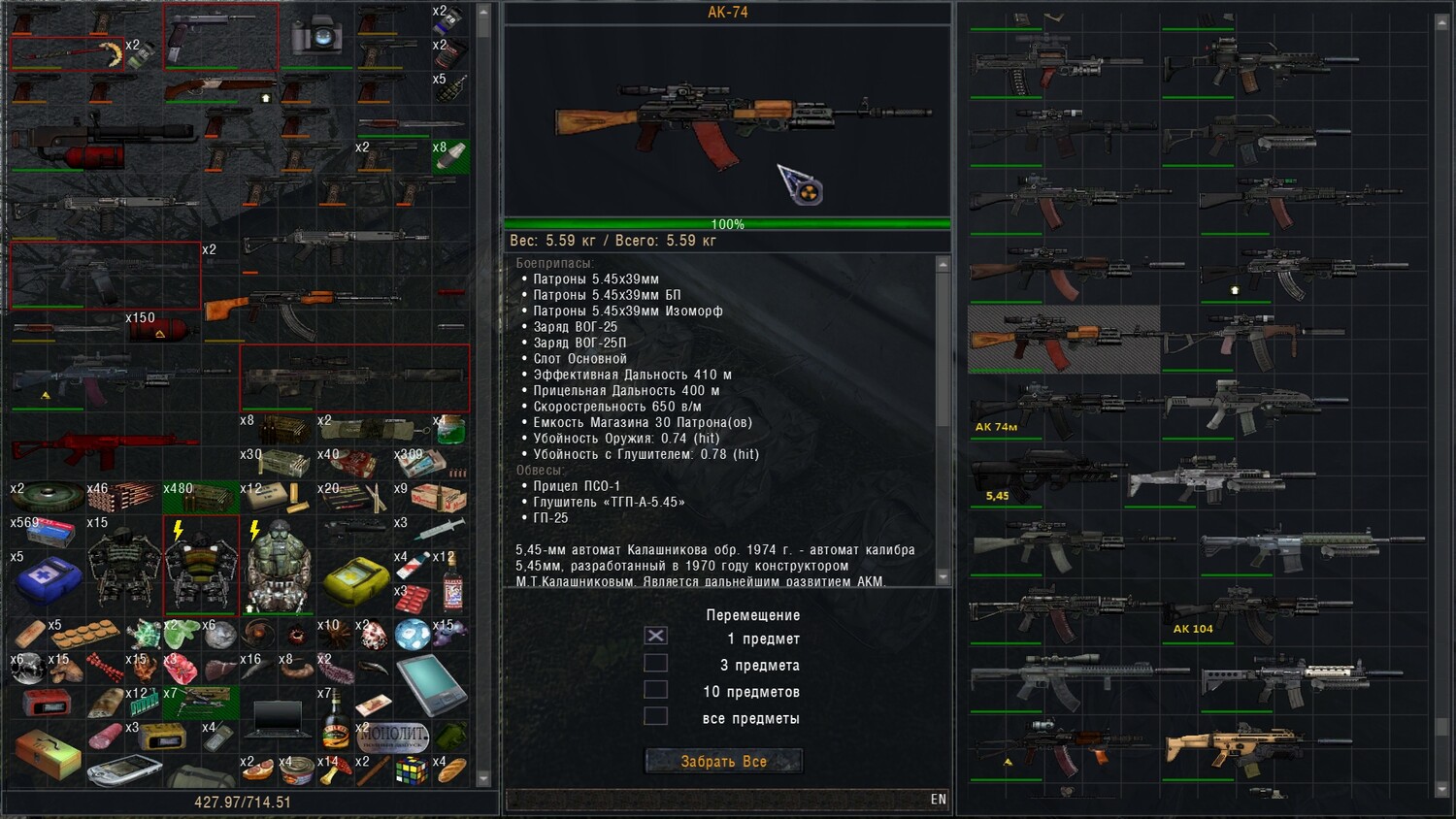Choose the Rubik's cube item
Image resolution: width=1456 pixels, height=819 pixels.
point(412,770)
